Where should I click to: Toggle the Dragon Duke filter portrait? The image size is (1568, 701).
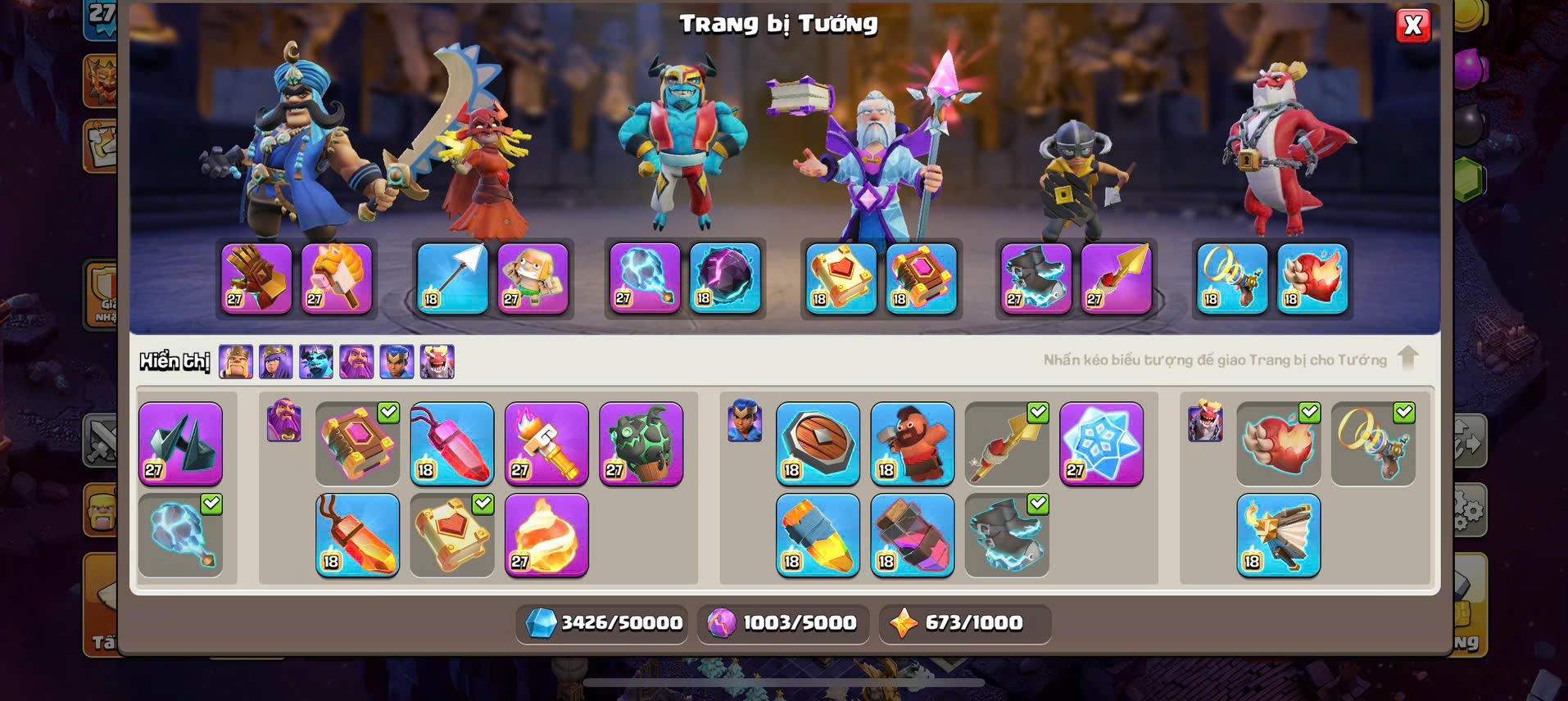point(437,361)
